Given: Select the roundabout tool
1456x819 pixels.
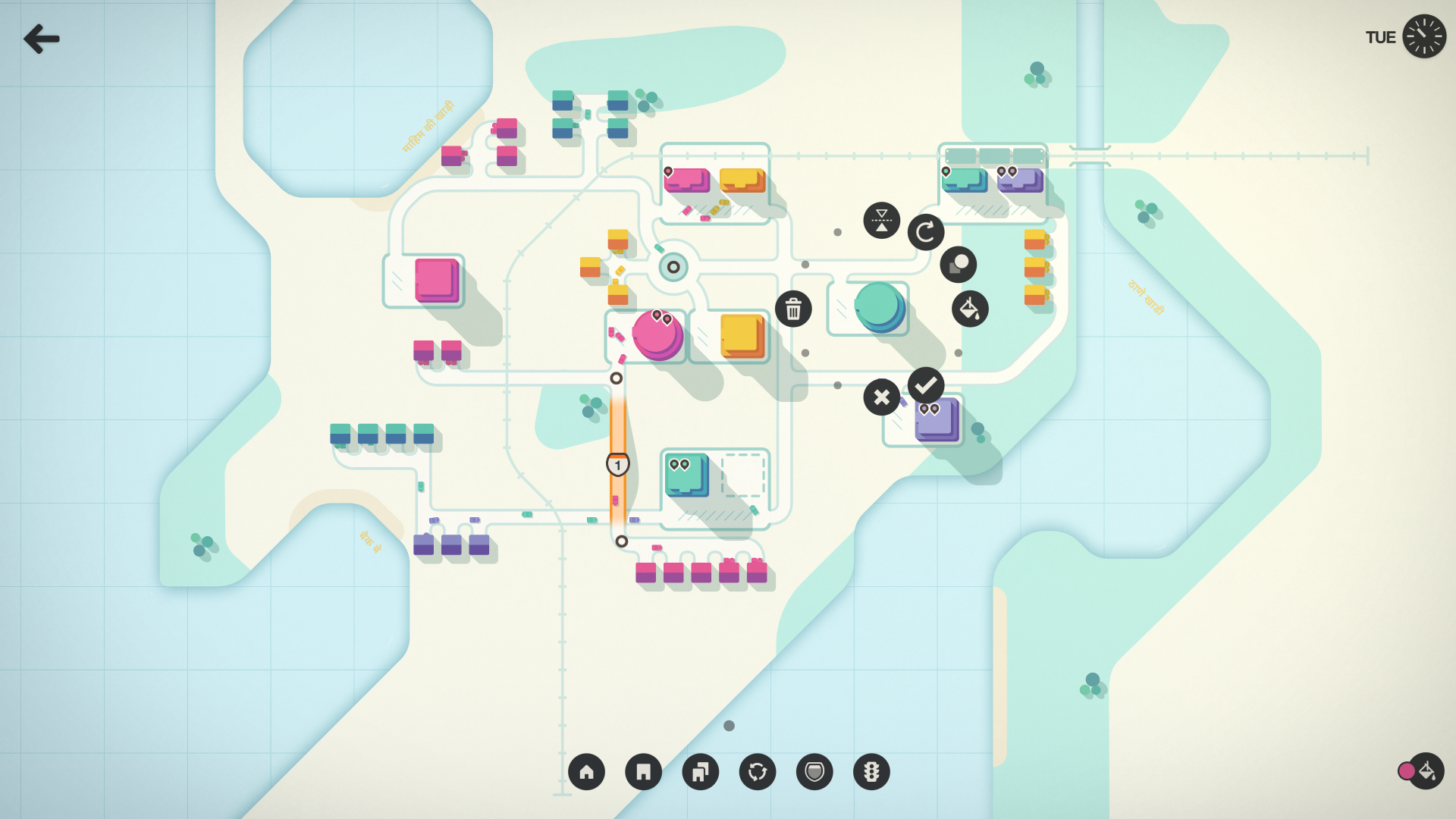Looking at the screenshot, I should click(758, 772).
